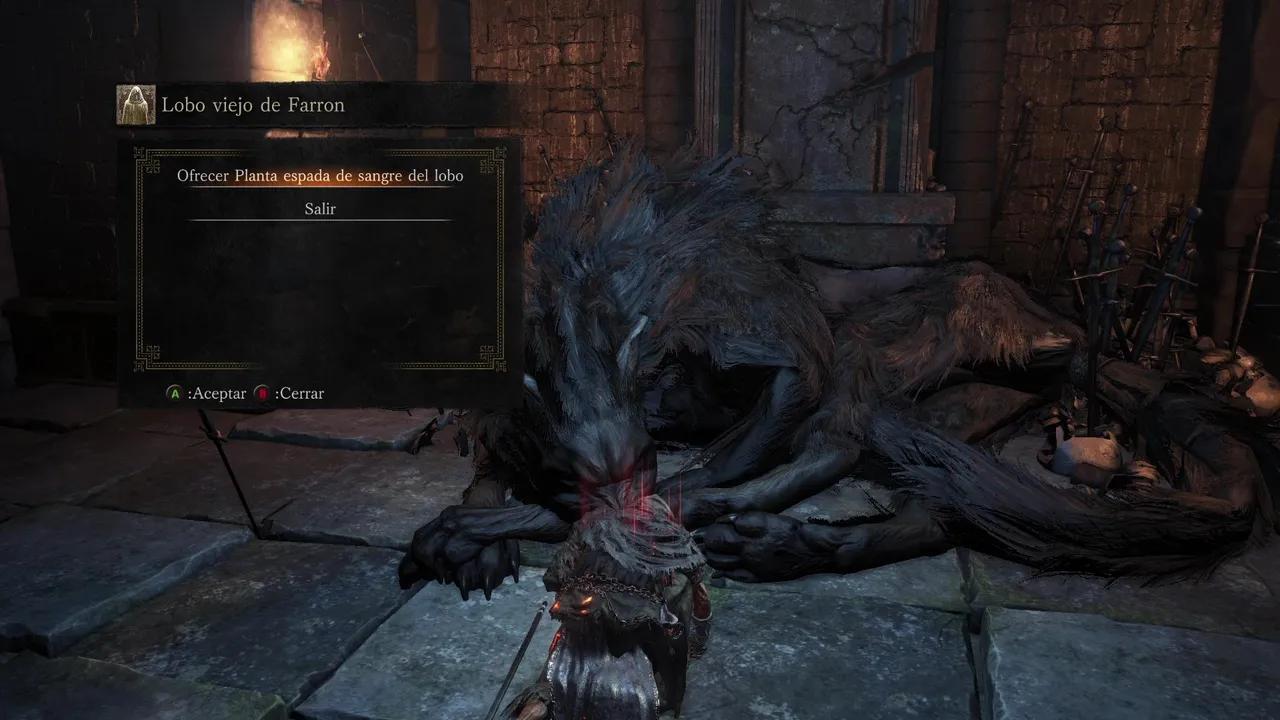Select the Salir option
The height and width of the screenshot is (720, 1280).
320,209
